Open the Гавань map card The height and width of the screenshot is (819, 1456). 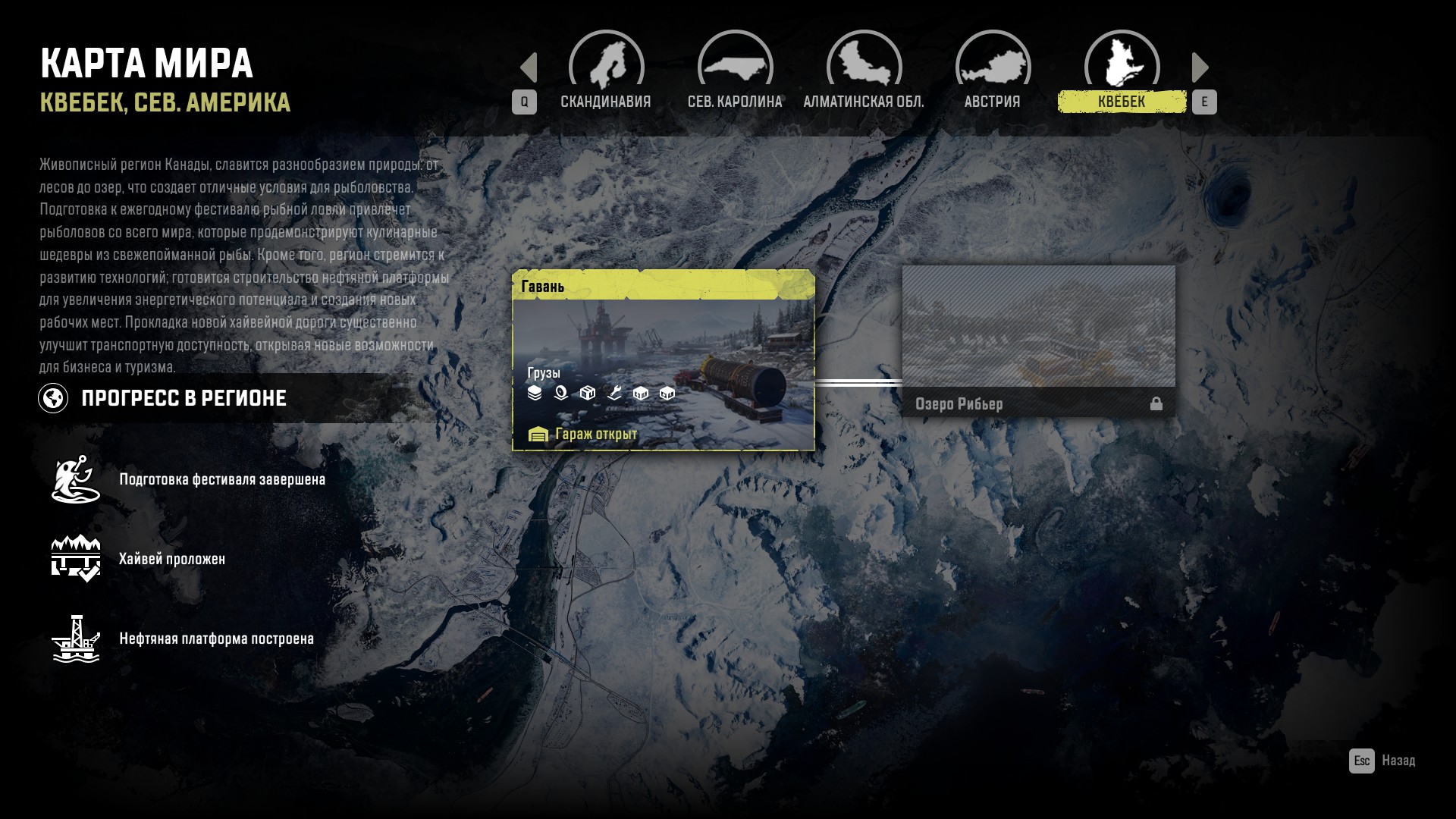click(664, 360)
